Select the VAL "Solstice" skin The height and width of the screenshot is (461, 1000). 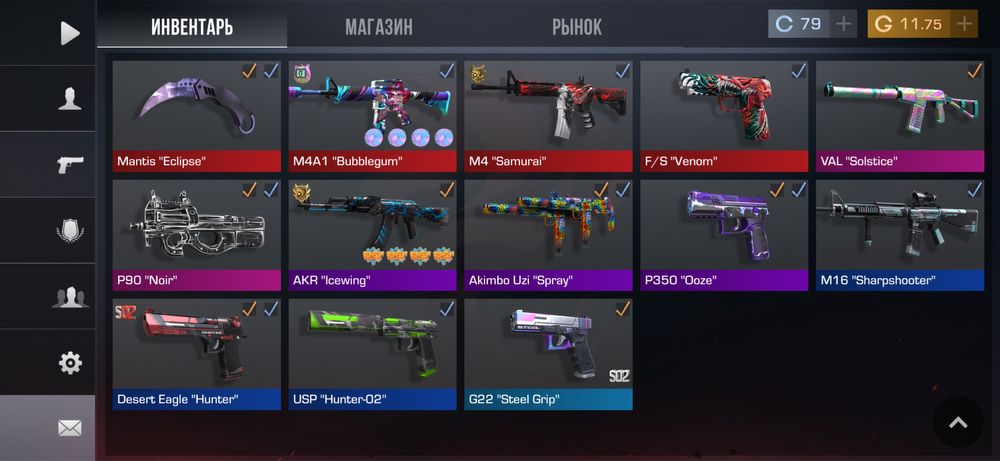pyautogui.click(x=900, y=116)
